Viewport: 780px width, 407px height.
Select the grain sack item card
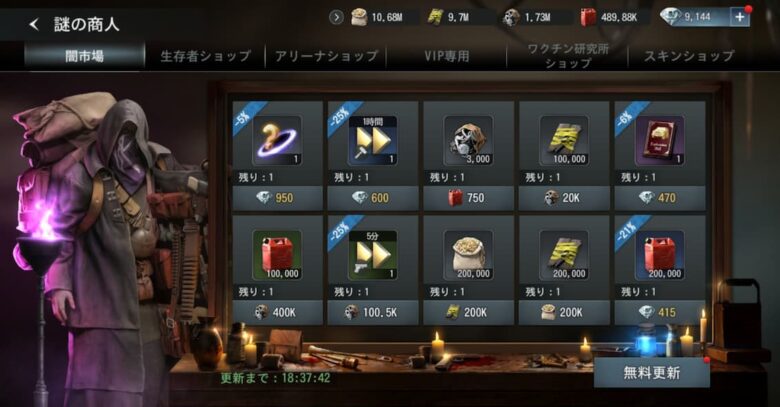[468, 260]
